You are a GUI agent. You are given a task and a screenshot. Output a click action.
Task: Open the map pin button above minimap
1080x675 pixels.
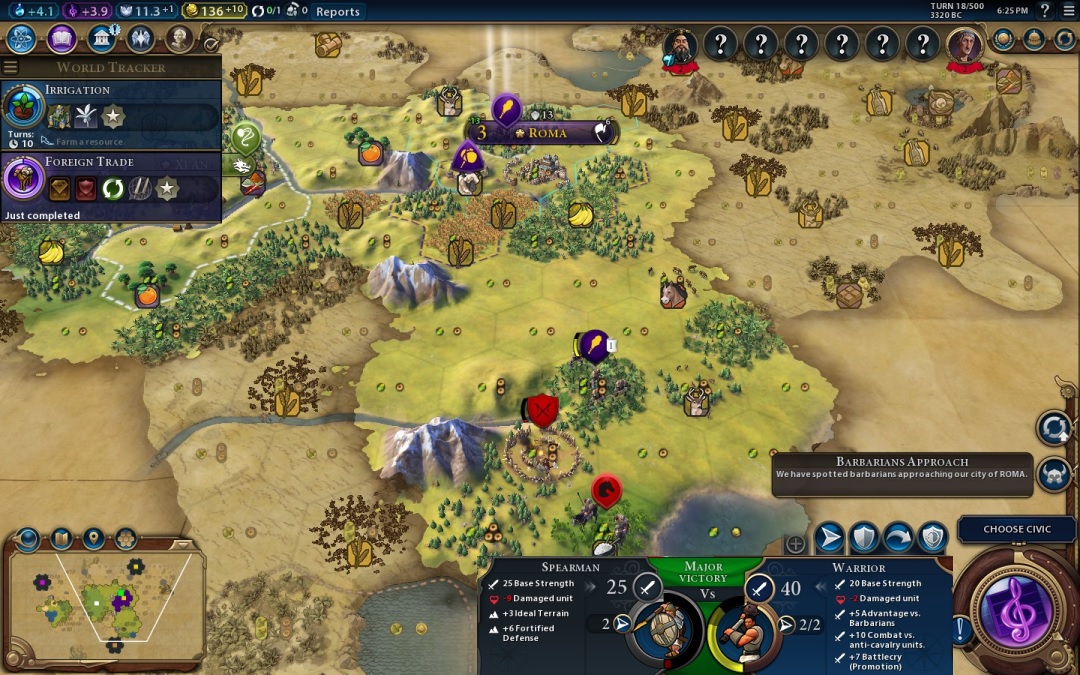pyautogui.click(x=94, y=538)
